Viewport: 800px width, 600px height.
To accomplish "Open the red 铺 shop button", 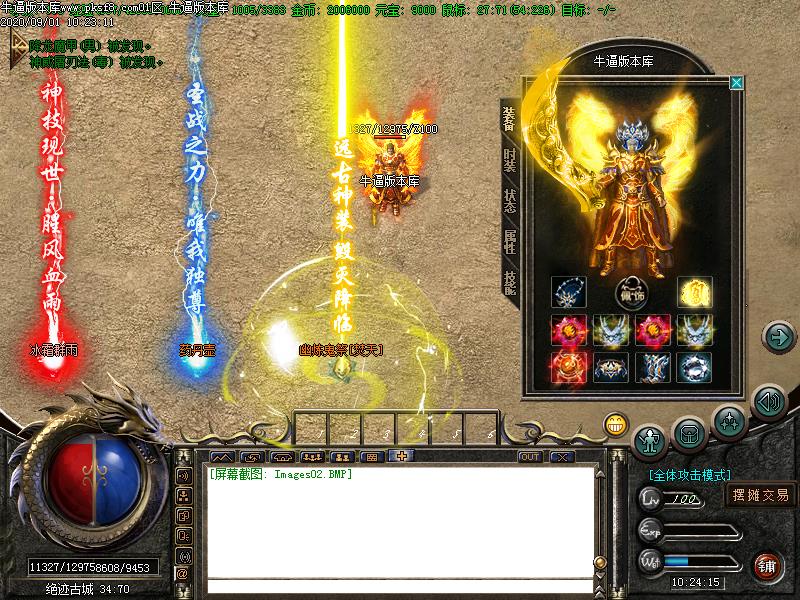I will [768, 565].
